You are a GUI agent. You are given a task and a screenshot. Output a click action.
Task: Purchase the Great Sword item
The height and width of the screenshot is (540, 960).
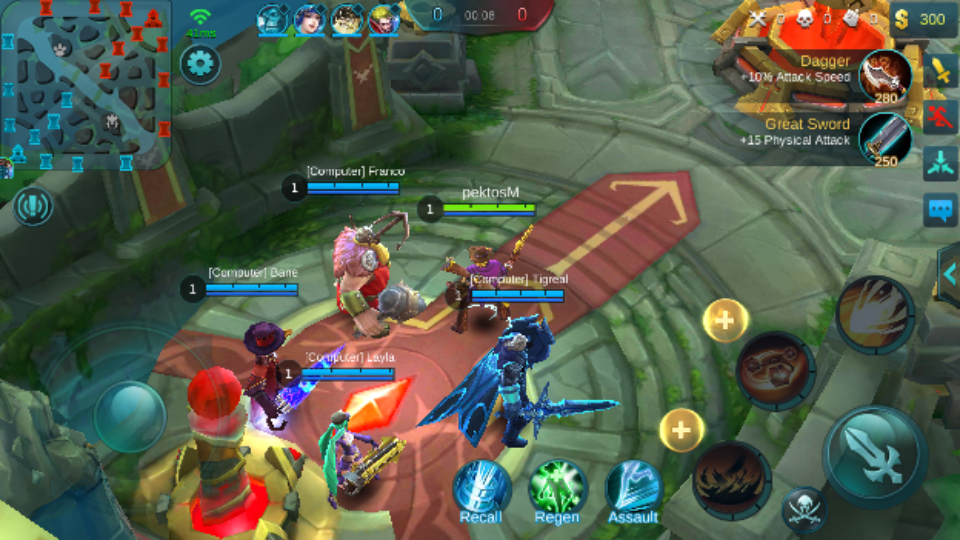885,139
